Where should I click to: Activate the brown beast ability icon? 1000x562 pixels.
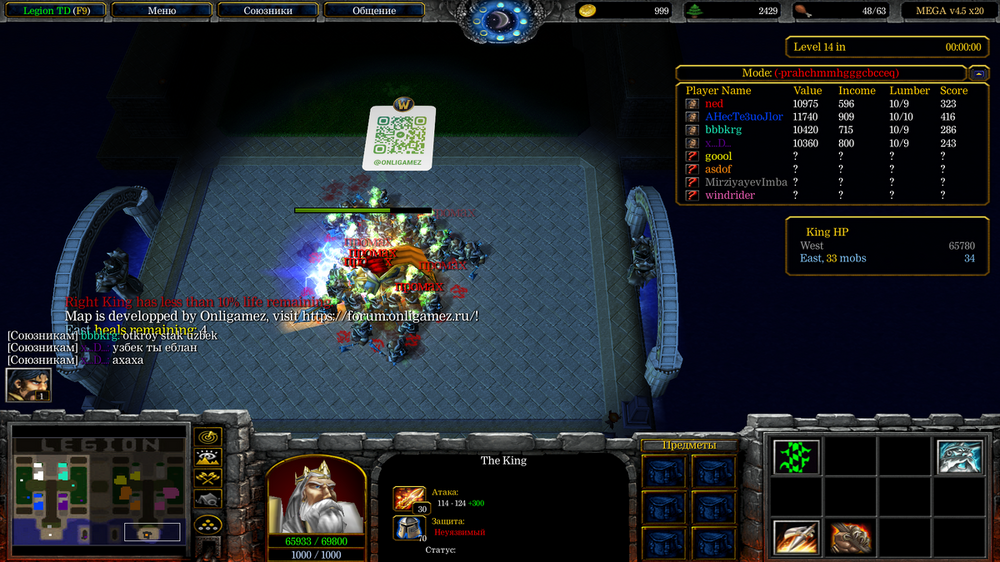tap(850, 538)
